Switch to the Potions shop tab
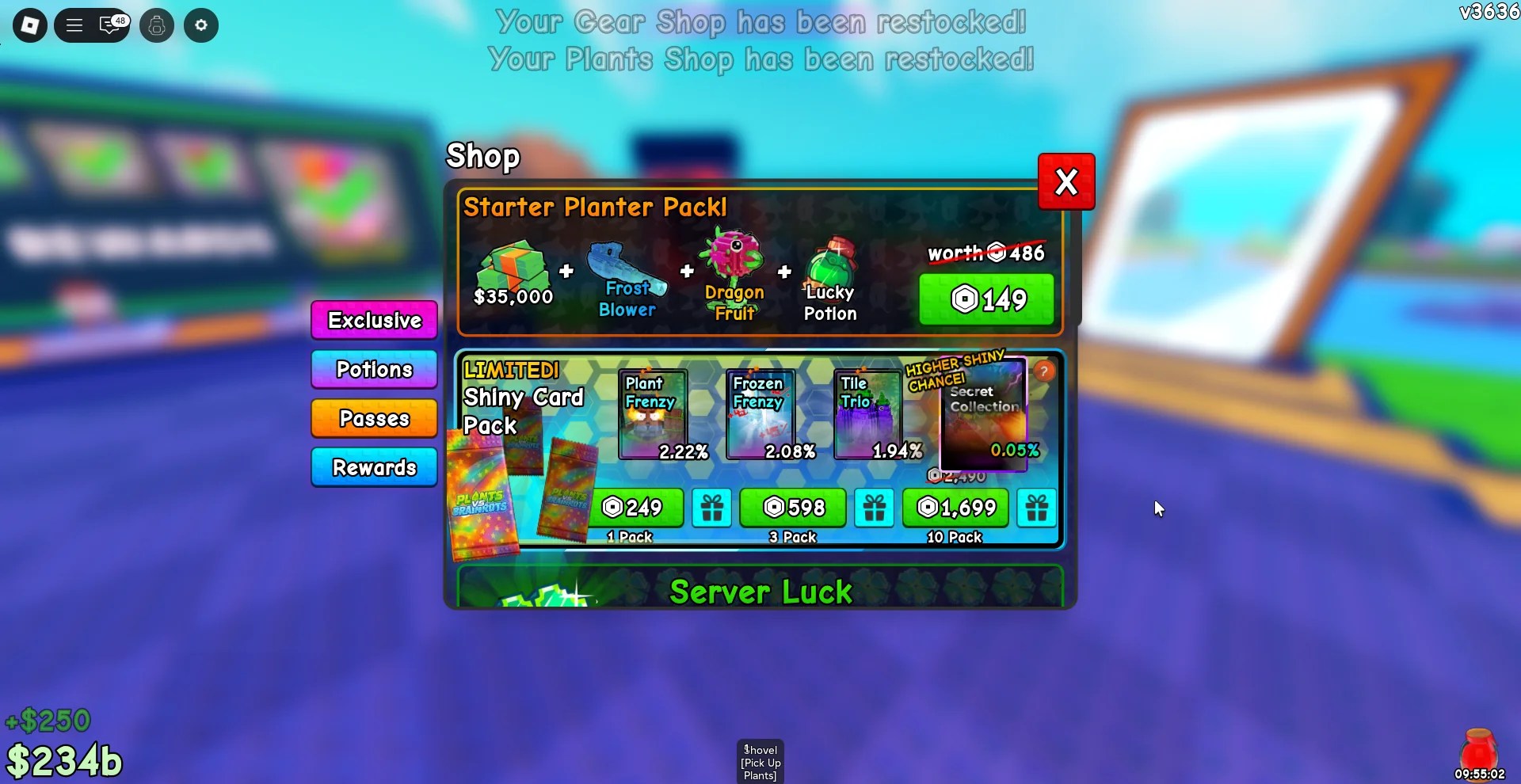The height and width of the screenshot is (784, 1521). point(373,369)
